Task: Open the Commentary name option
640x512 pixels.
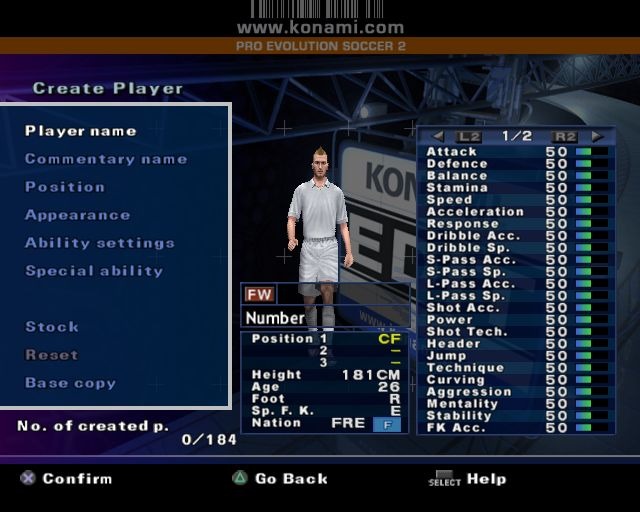Action: click(x=106, y=159)
